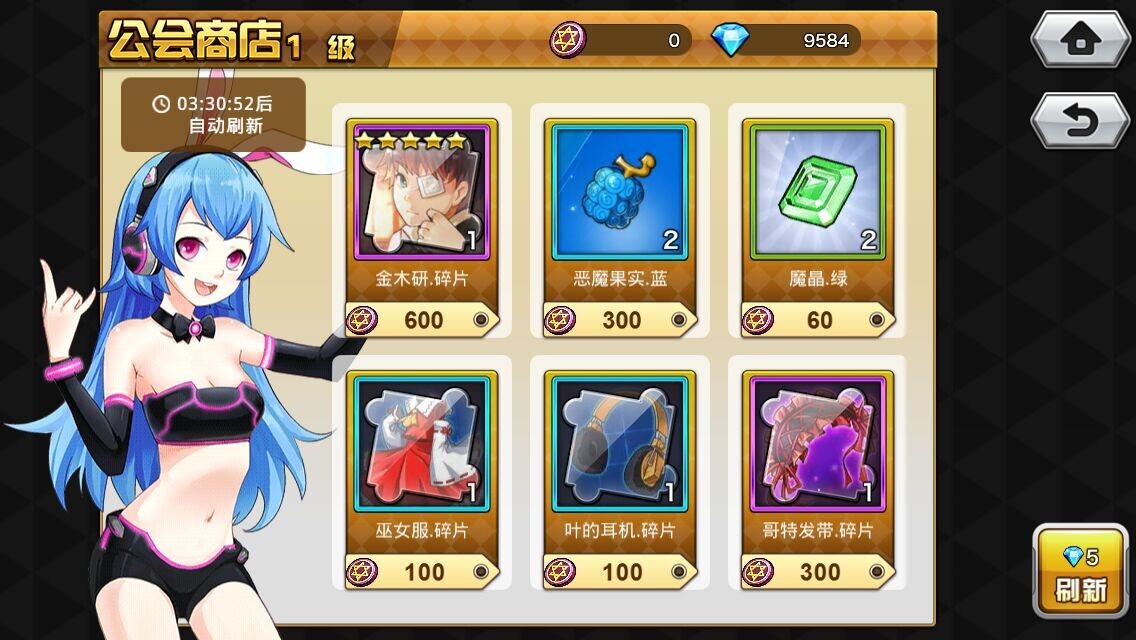Buy 哥特发带.碎片 for 300 coins

818,572
